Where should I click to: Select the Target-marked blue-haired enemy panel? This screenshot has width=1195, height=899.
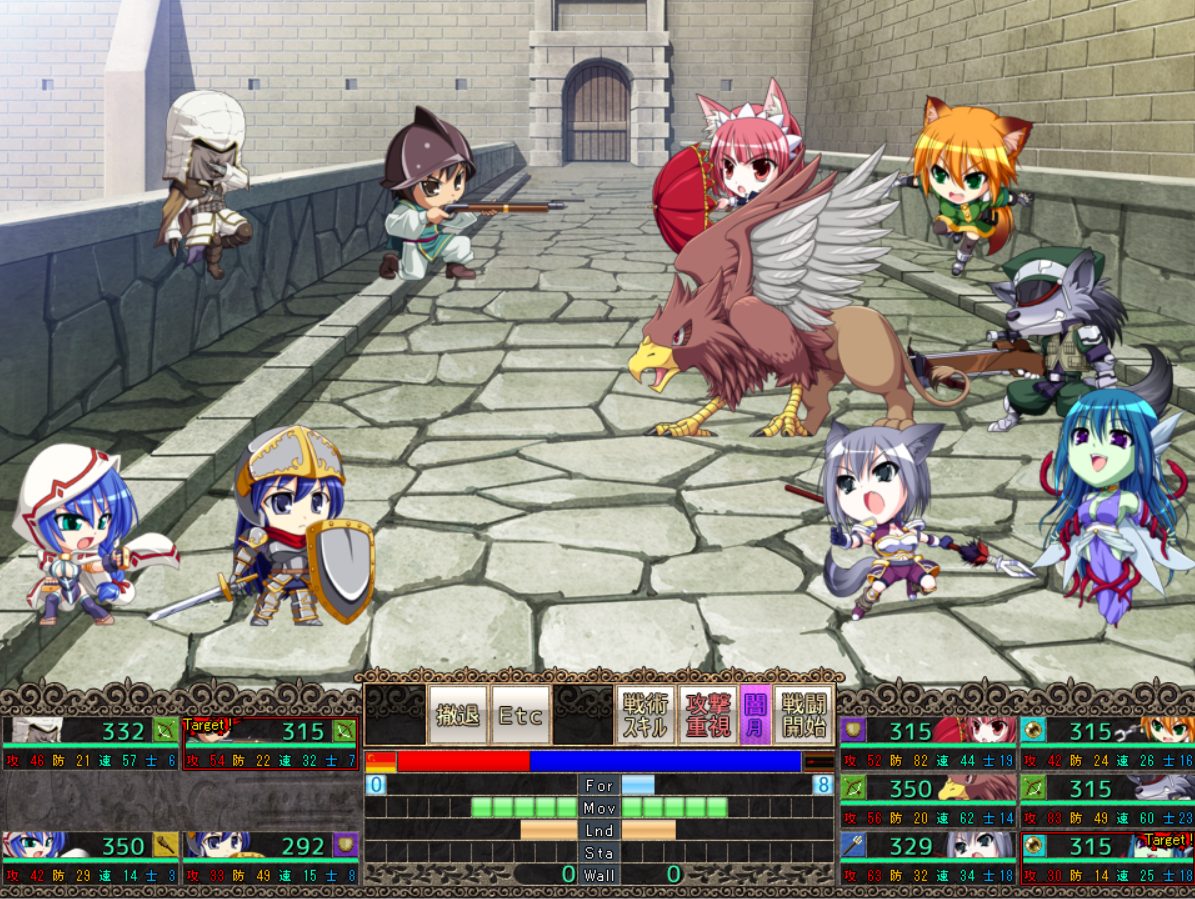1107,858
